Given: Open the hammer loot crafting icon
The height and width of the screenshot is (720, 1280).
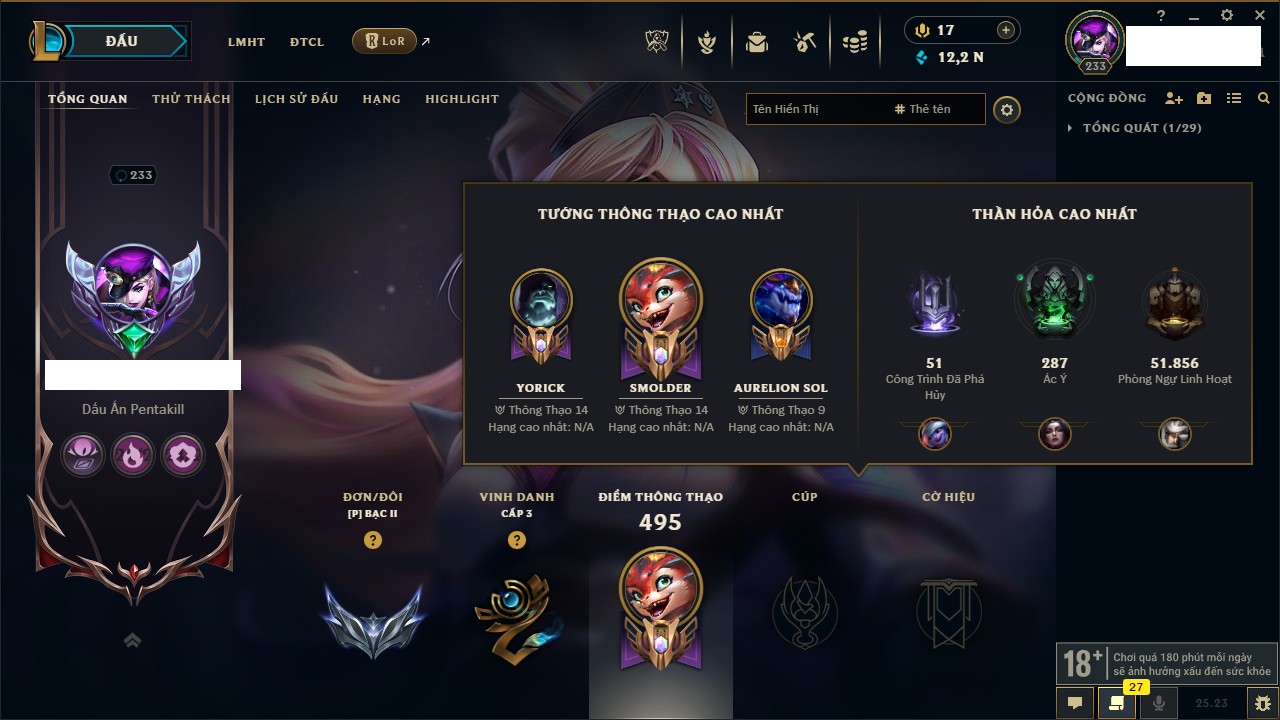Looking at the screenshot, I should tap(805, 42).
